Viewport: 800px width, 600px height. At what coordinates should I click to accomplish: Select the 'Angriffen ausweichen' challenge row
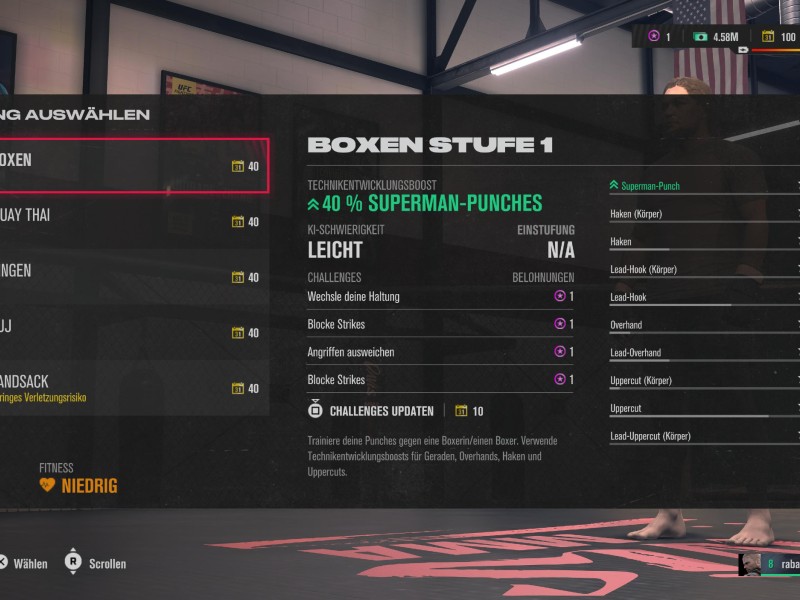(440, 352)
